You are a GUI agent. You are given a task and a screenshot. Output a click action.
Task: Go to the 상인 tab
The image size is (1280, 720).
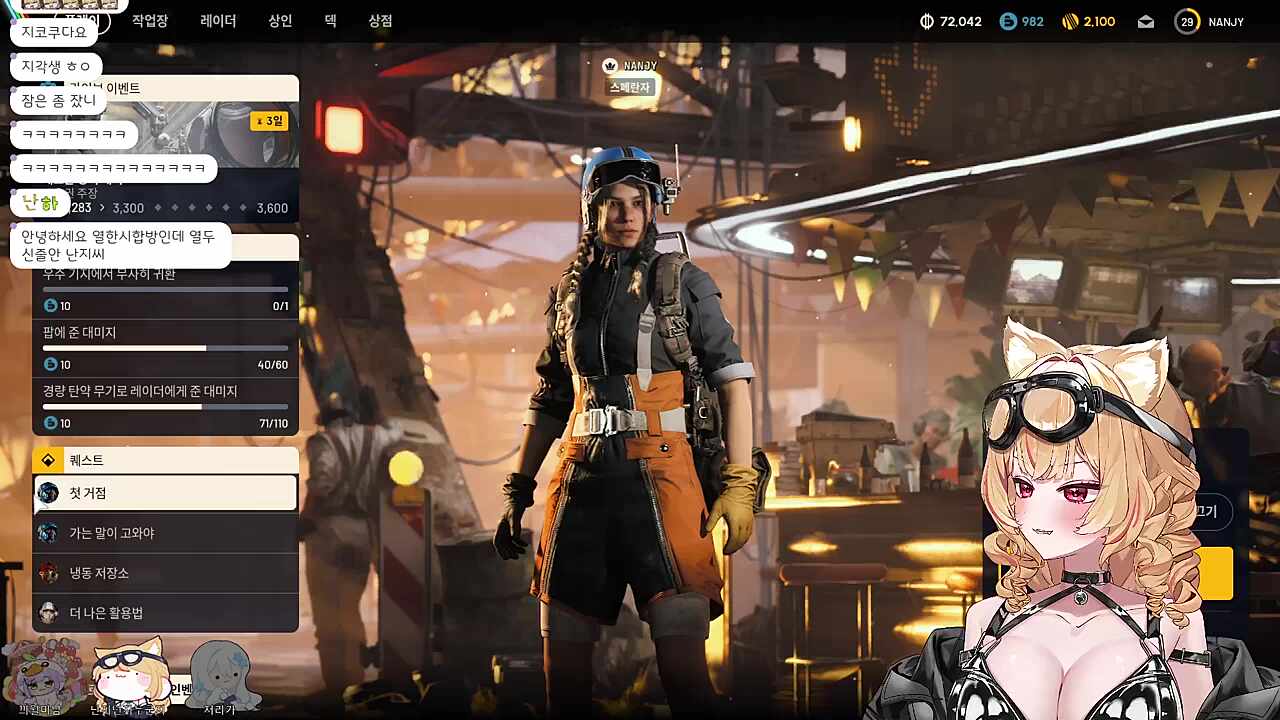pos(280,21)
